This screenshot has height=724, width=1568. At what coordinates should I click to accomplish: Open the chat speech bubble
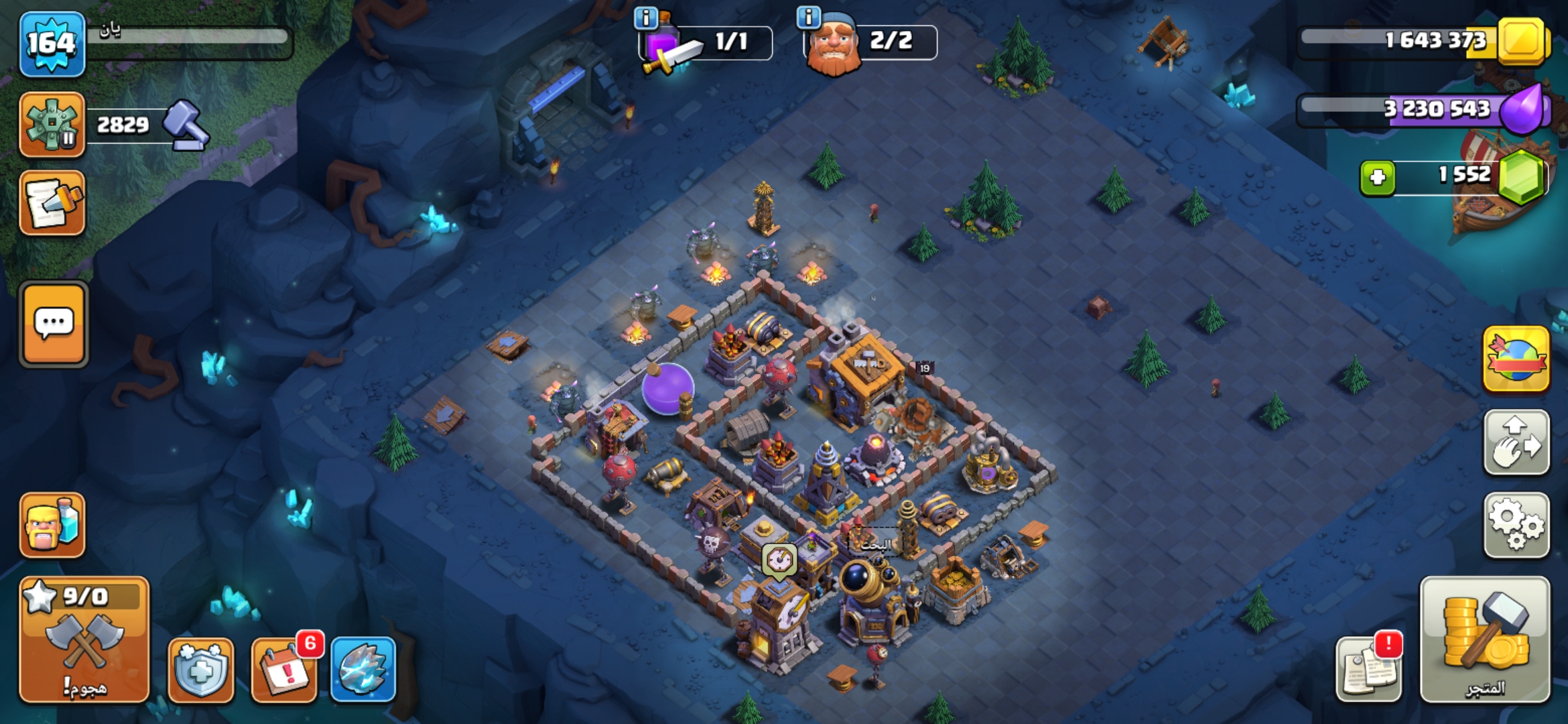coord(54,324)
